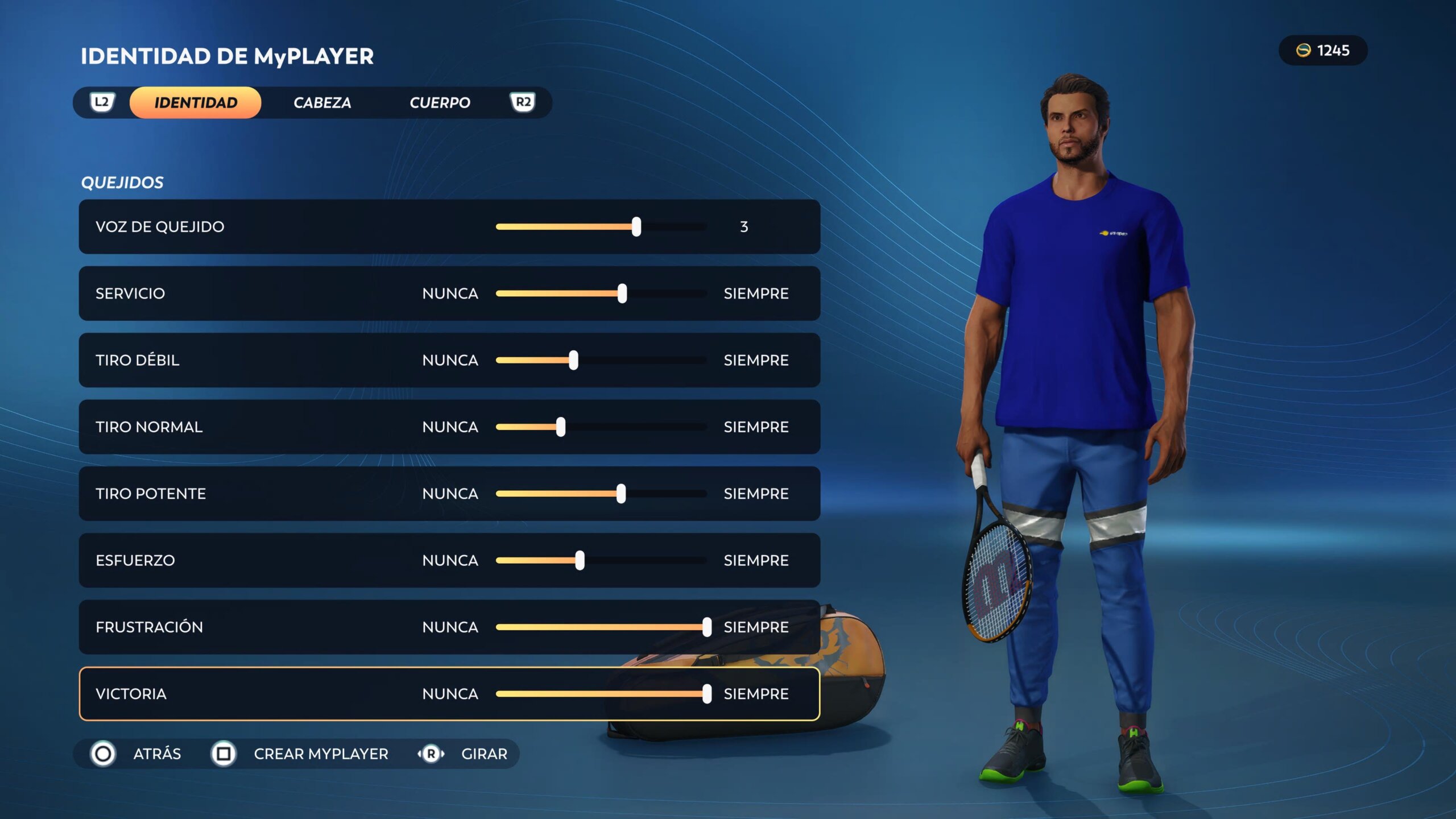The height and width of the screenshot is (819, 1456).
Task: Switch to the Cabeza tab
Action: pos(322,103)
